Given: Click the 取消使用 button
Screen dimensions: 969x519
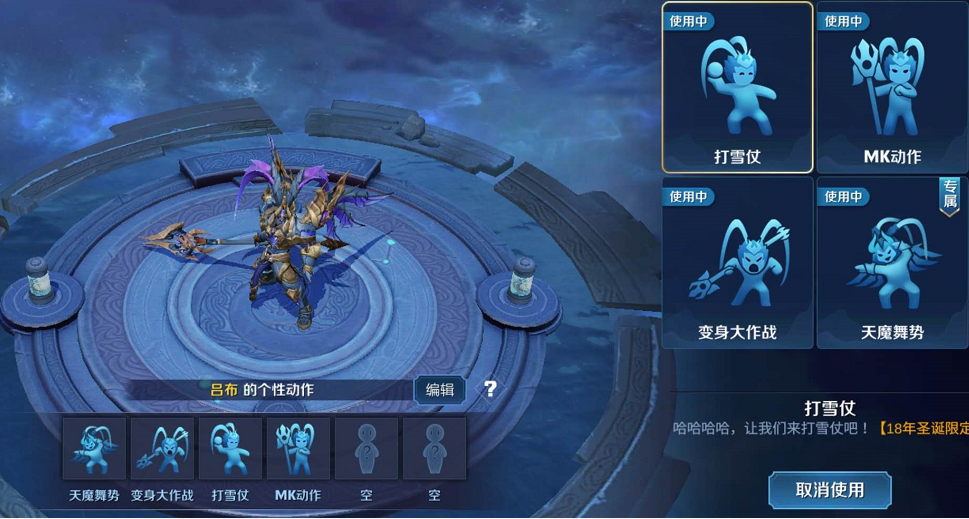Looking at the screenshot, I should (829, 490).
